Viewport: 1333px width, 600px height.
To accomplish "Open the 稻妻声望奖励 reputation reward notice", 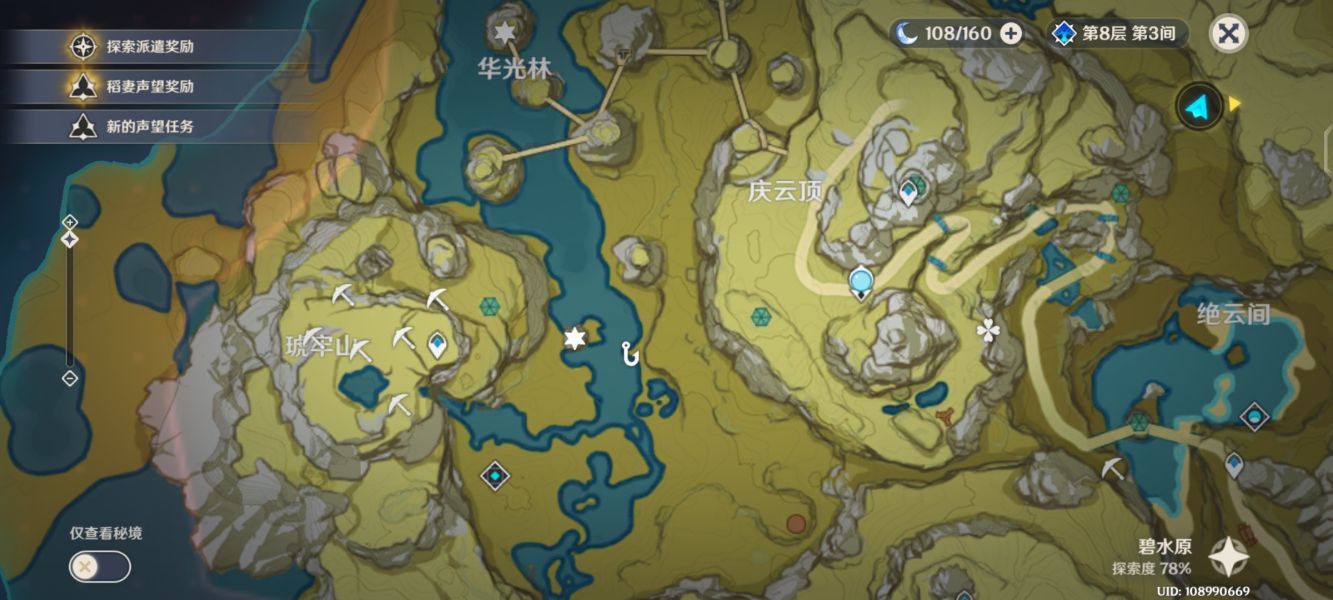I will click(x=150, y=87).
